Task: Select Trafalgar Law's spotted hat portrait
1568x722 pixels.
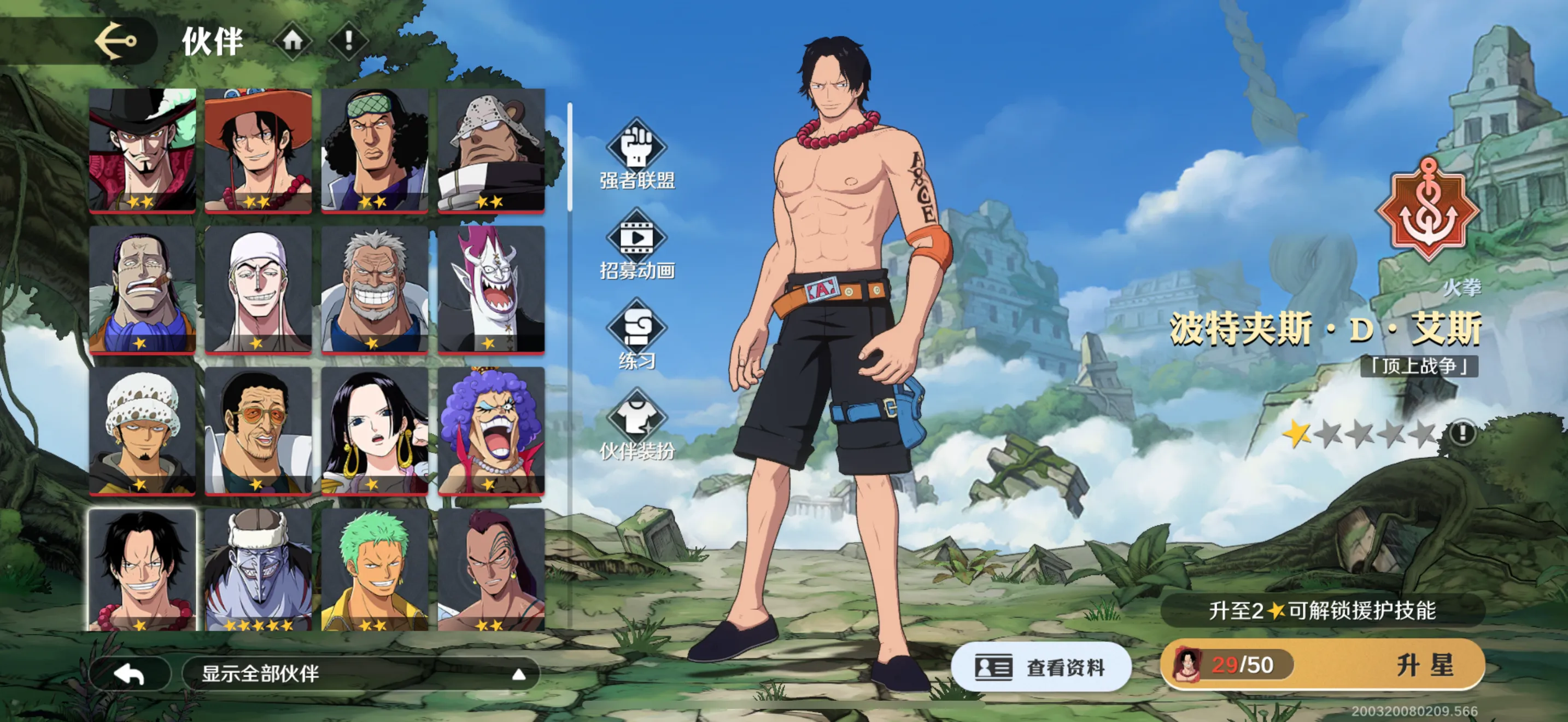Action: (x=143, y=430)
